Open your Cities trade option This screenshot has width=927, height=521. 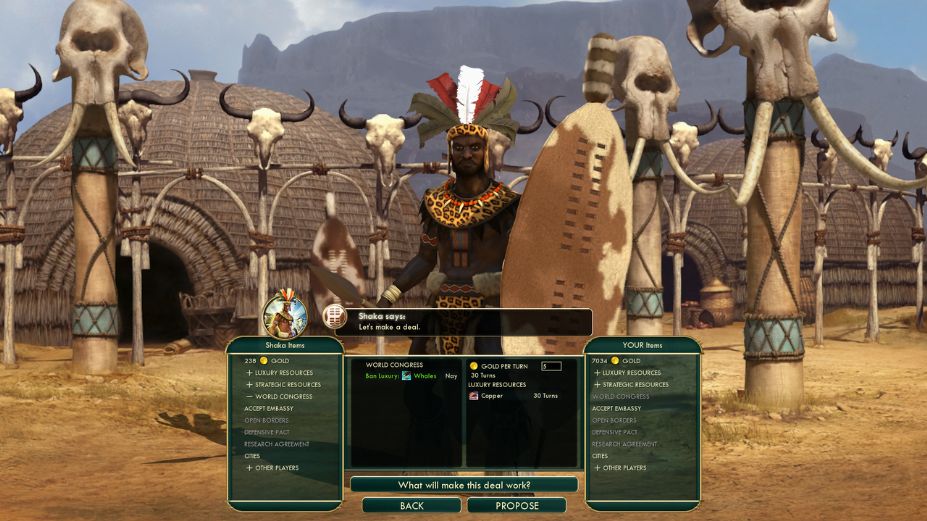pyautogui.click(x=600, y=456)
